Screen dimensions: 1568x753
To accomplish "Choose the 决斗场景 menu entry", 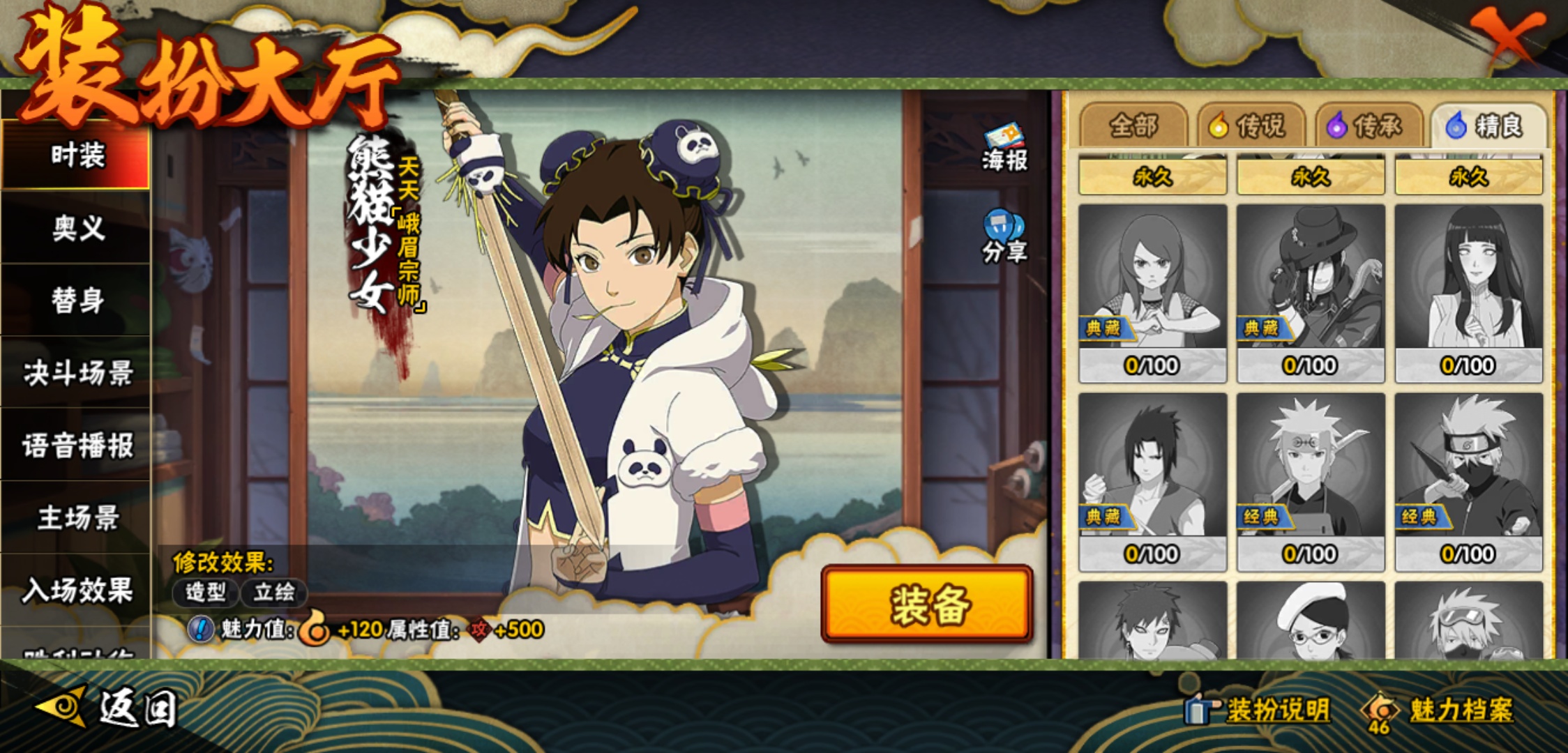I will pos(77,373).
